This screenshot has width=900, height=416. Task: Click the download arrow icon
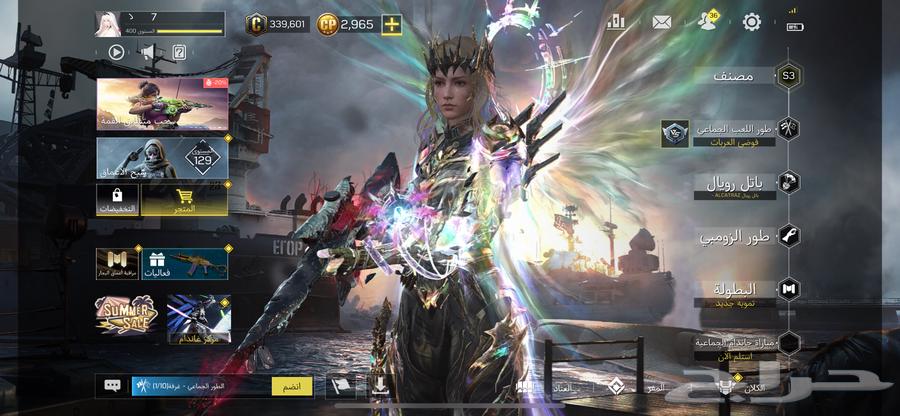[x=381, y=384]
